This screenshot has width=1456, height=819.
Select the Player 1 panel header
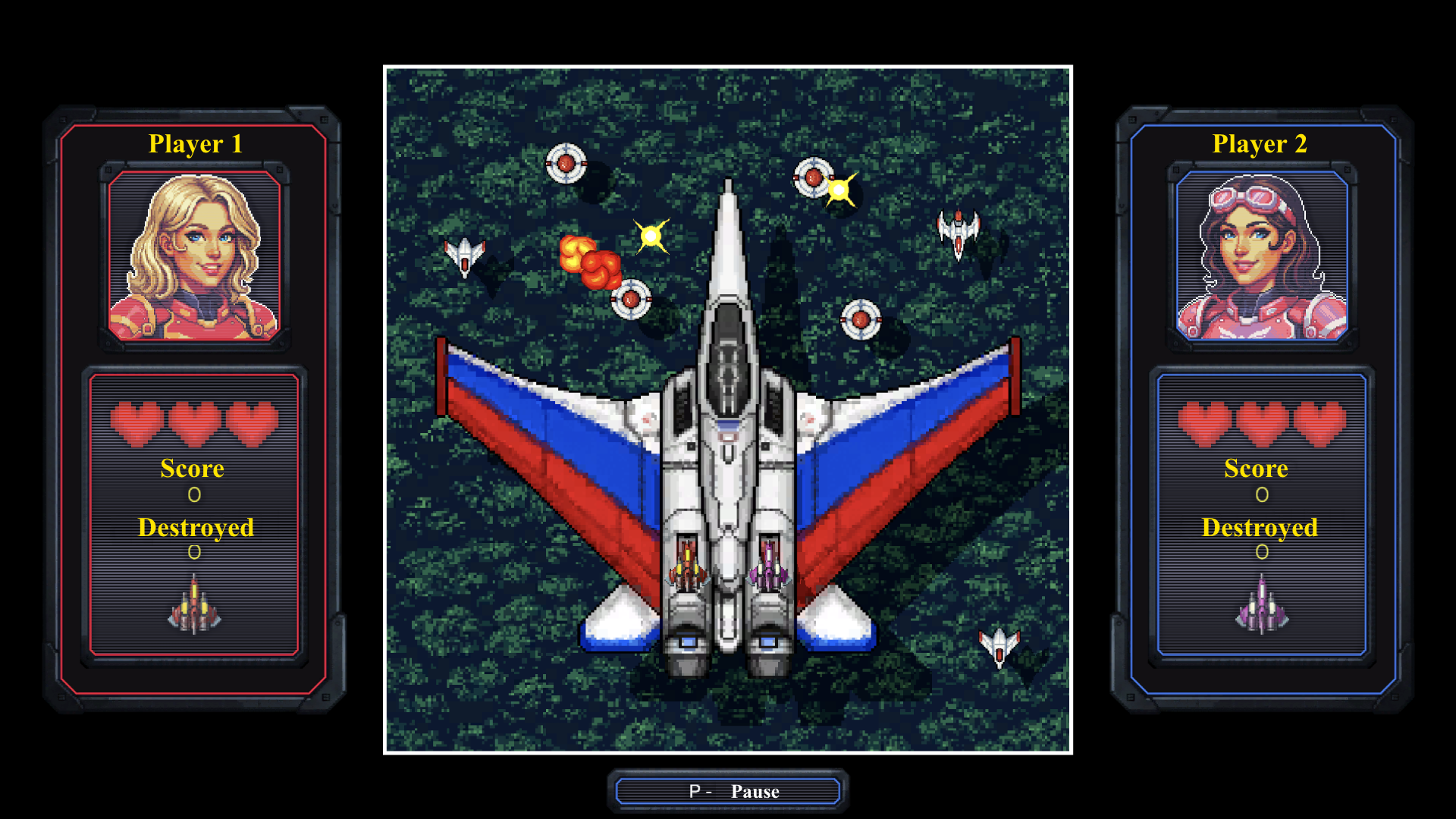196,143
